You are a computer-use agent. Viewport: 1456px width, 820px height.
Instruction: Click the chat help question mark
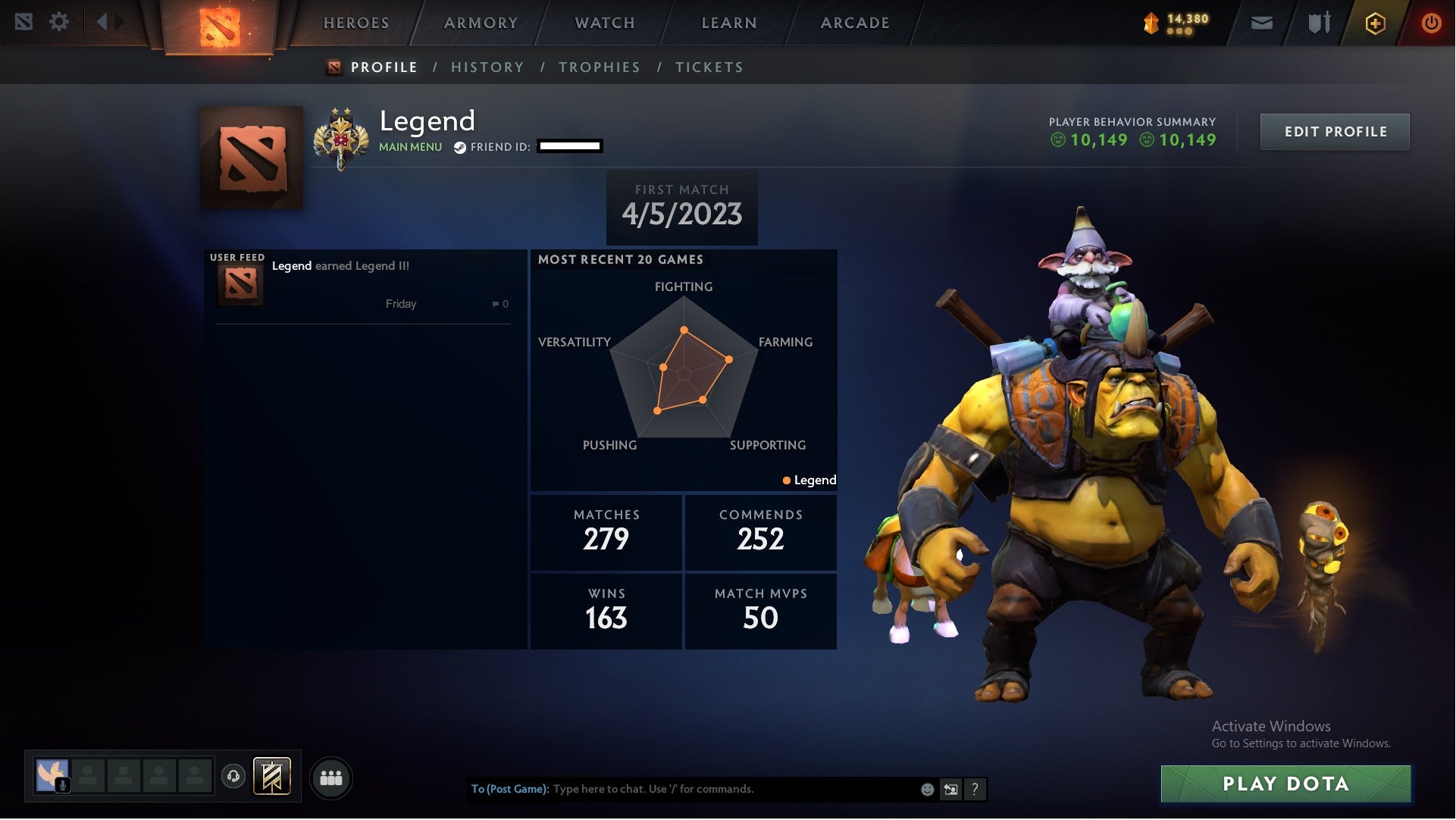pyautogui.click(x=975, y=789)
